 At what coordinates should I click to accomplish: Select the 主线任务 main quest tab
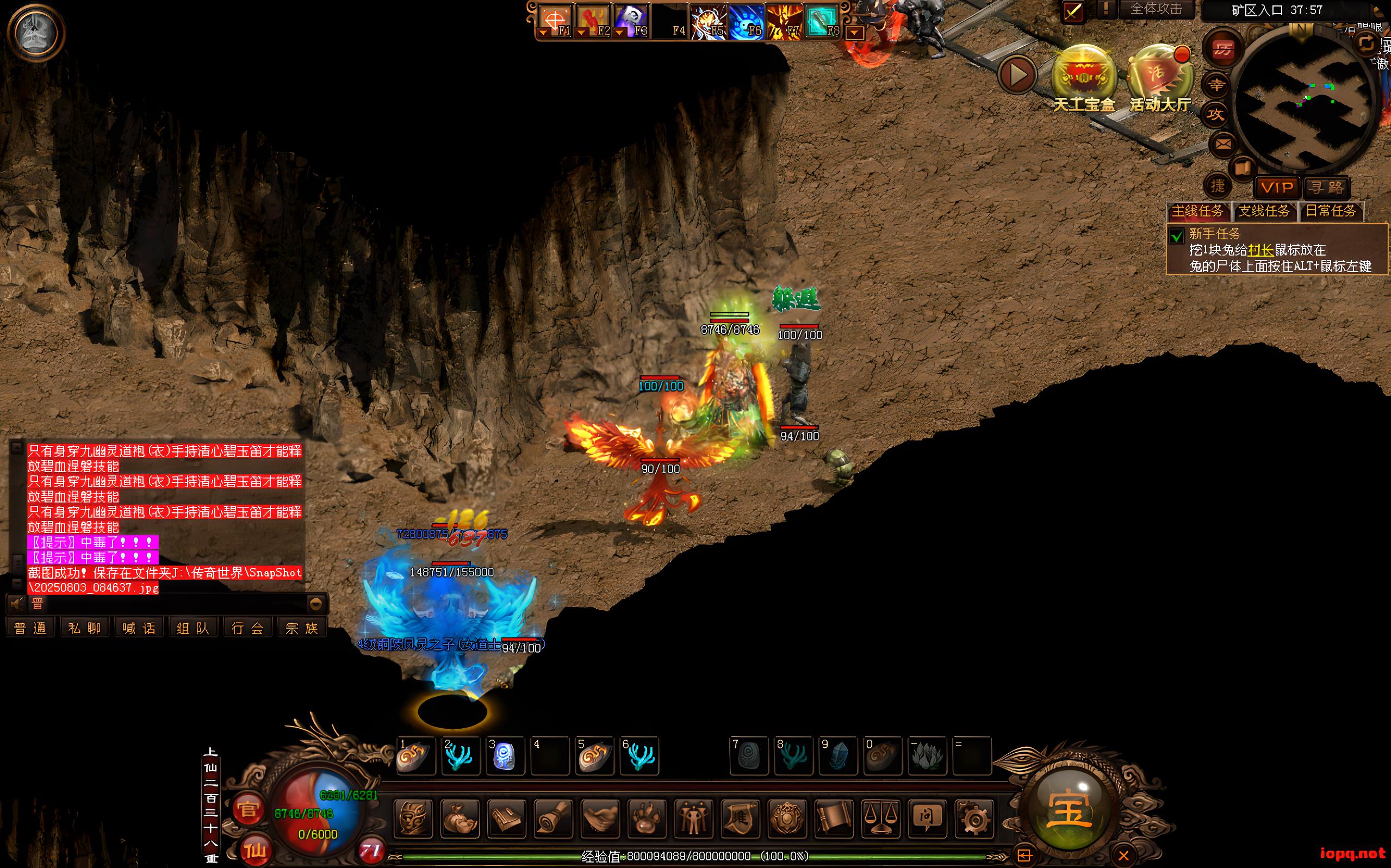point(1197,211)
